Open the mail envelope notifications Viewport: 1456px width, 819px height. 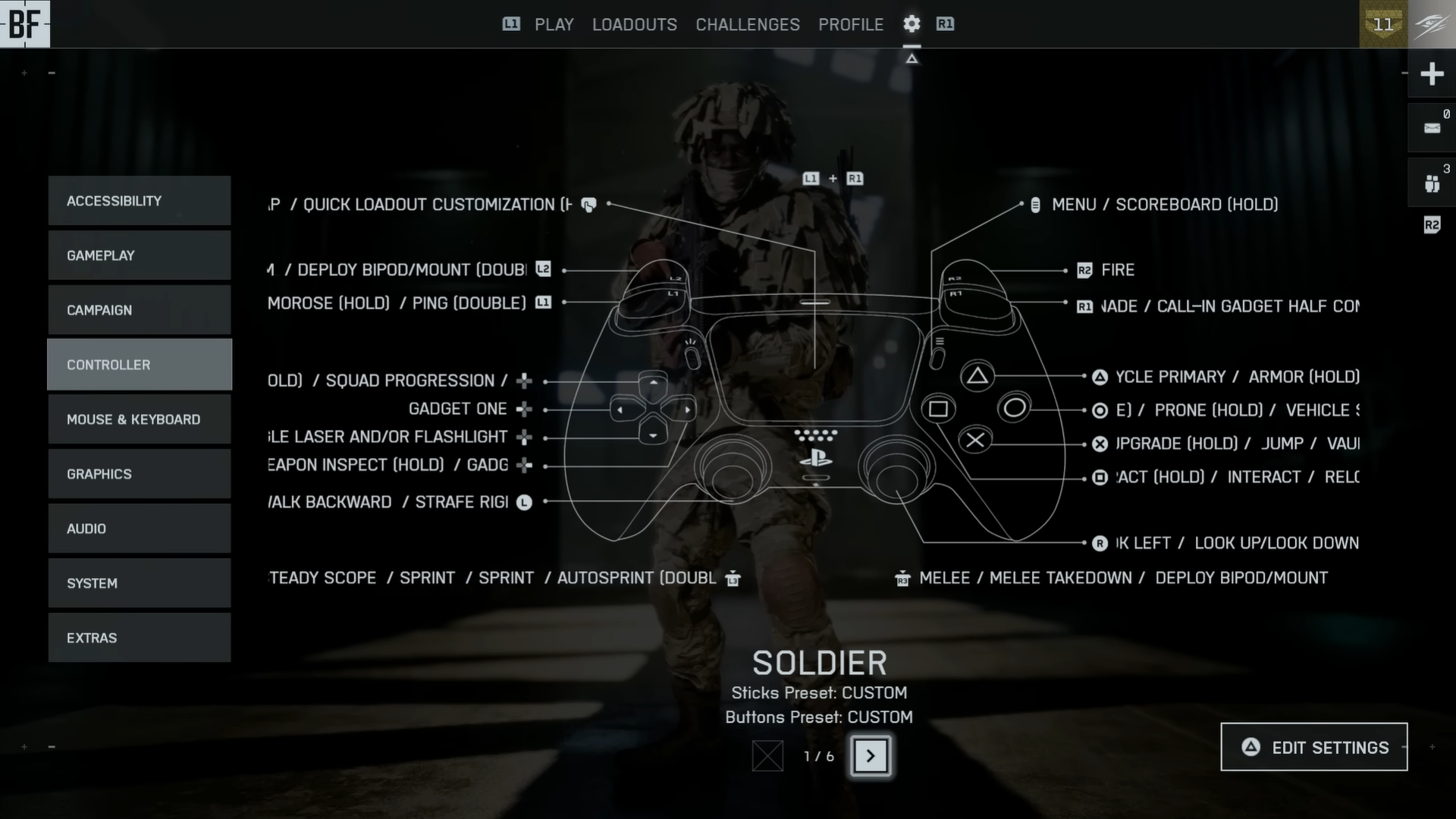[1432, 128]
